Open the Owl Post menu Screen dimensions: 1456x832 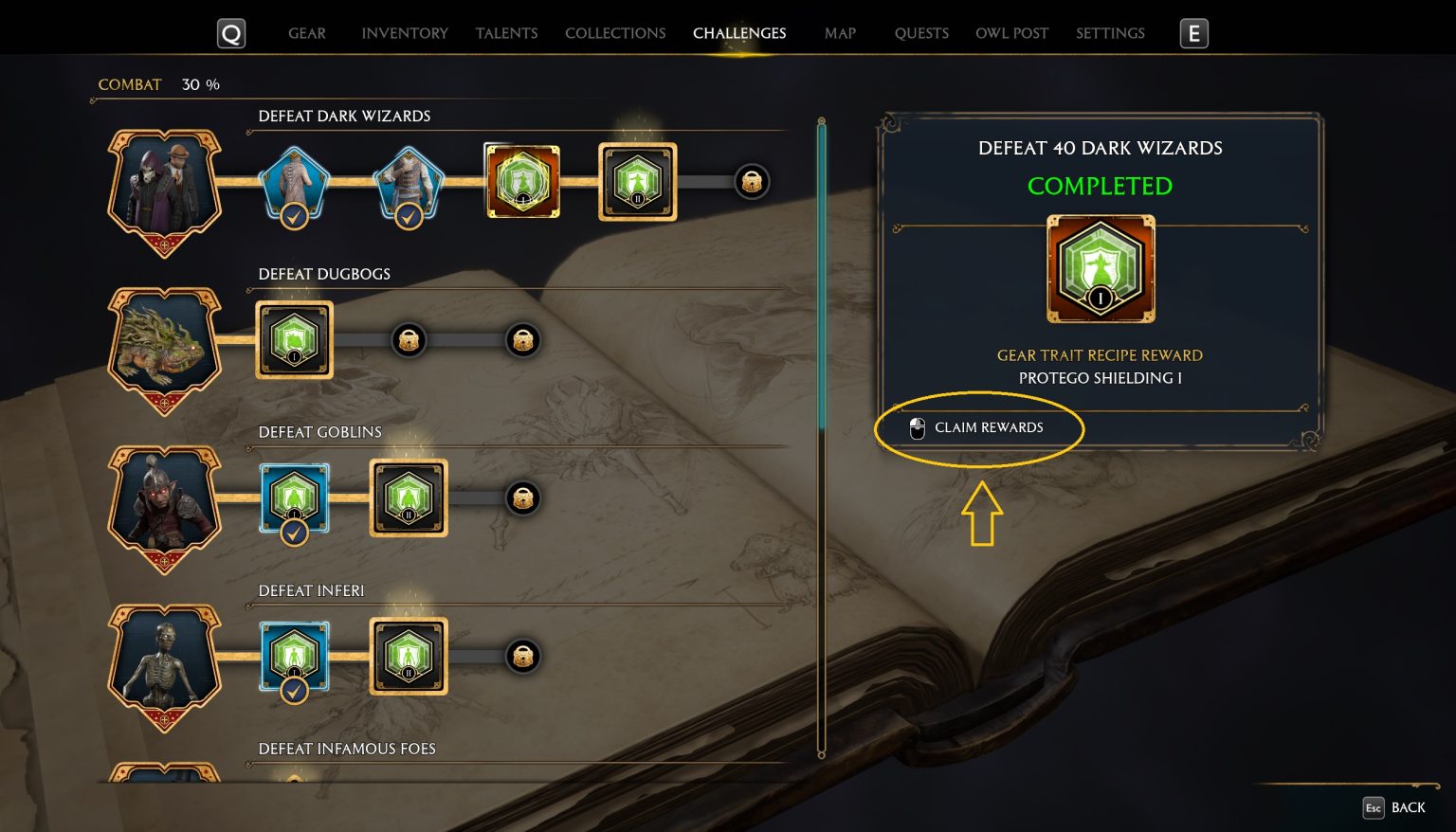[1011, 33]
